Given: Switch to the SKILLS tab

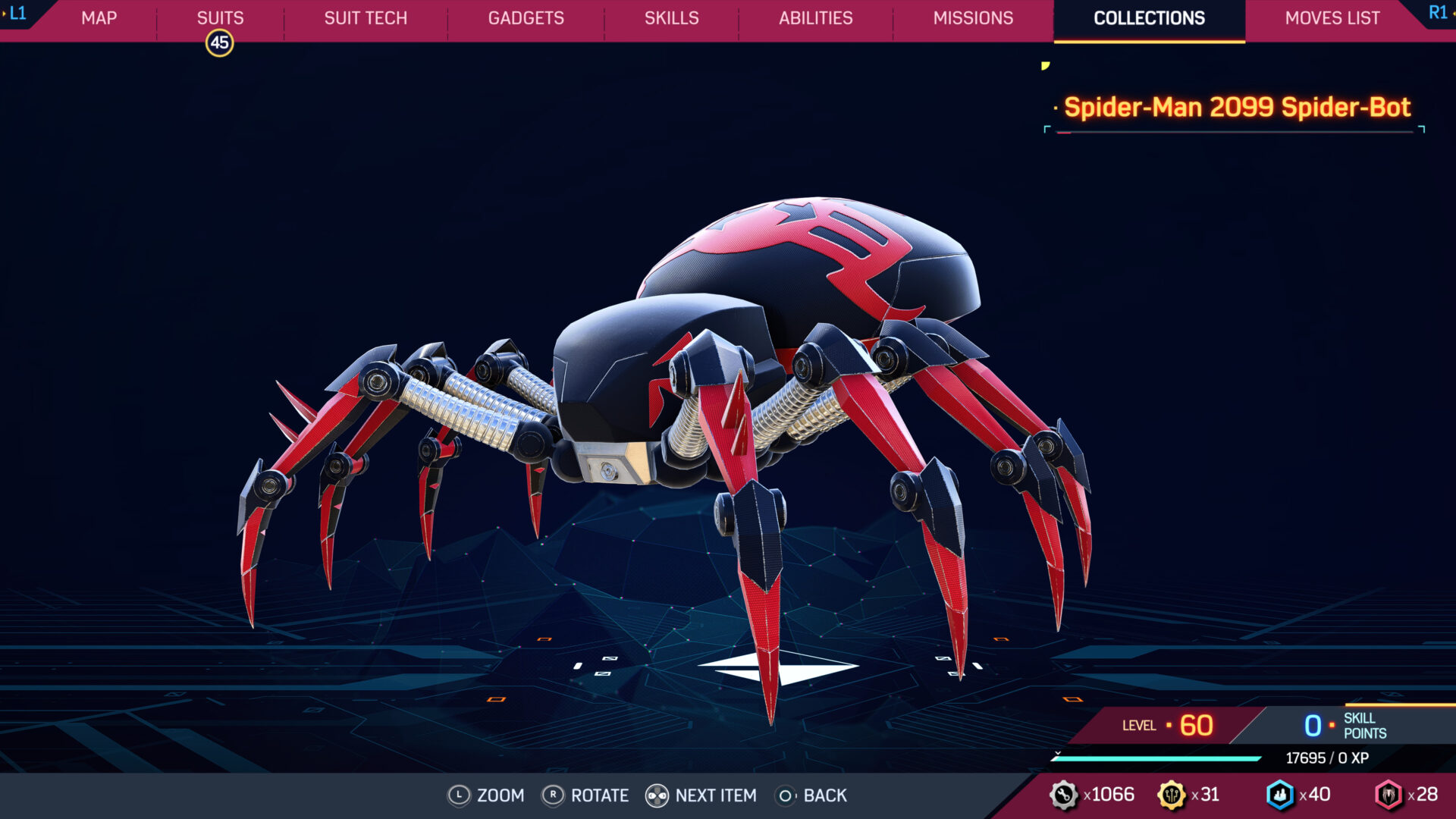Looking at the screenshot, I should [670, 18].
